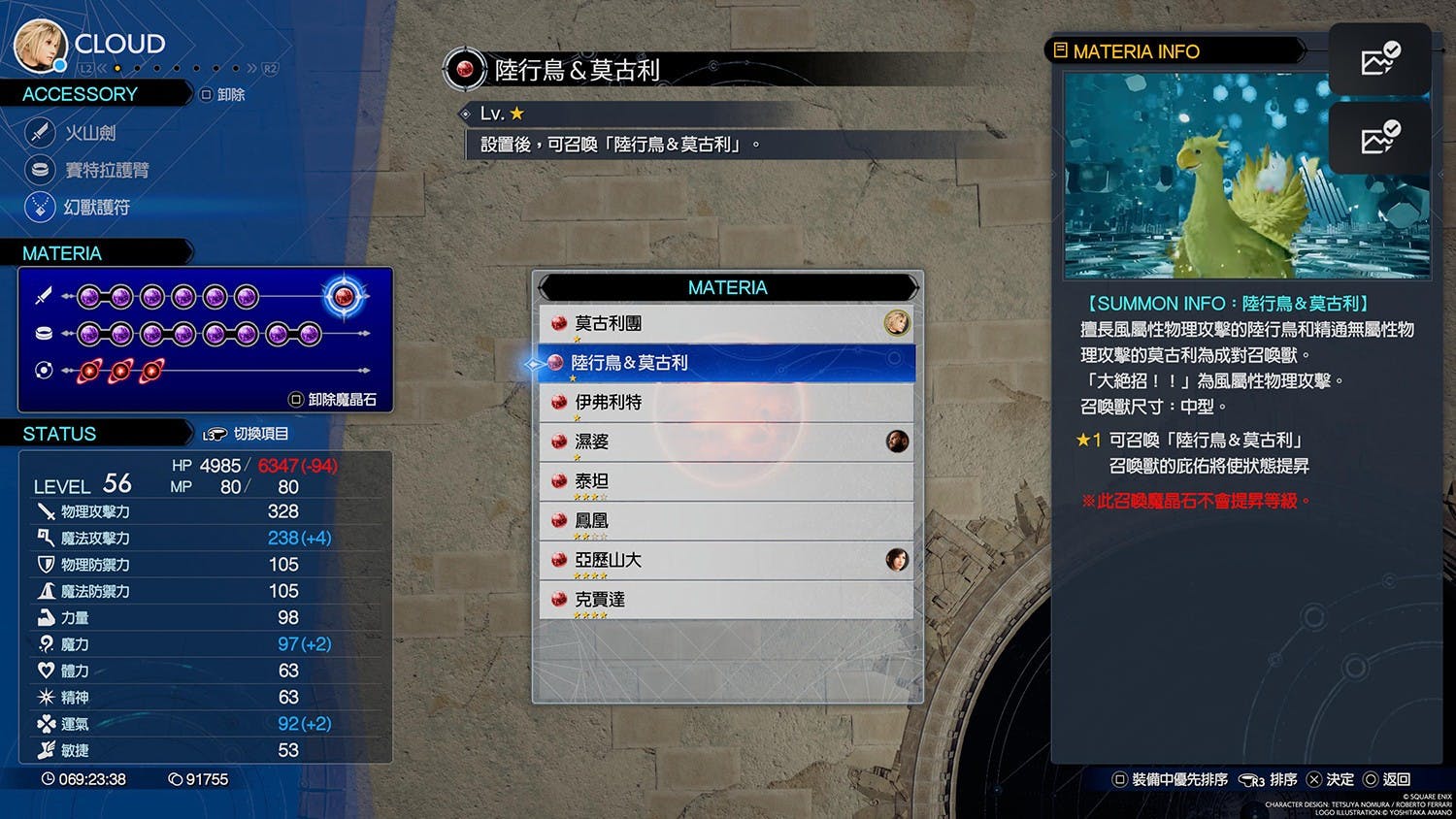Open the 幻獸護符 accessory entry

tap(95, 207)
